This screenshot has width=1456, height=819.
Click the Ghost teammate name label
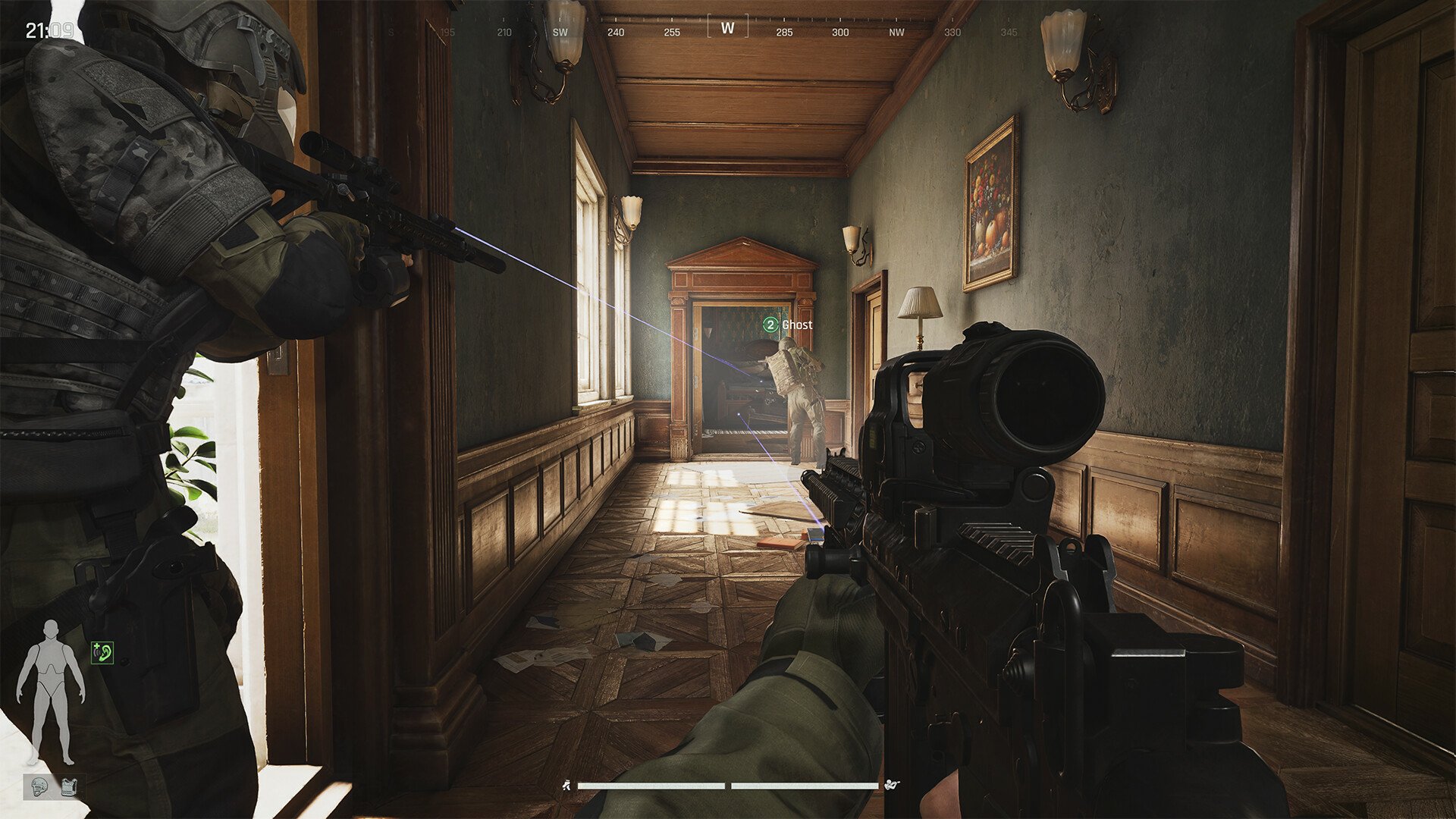tap(798, 325)
